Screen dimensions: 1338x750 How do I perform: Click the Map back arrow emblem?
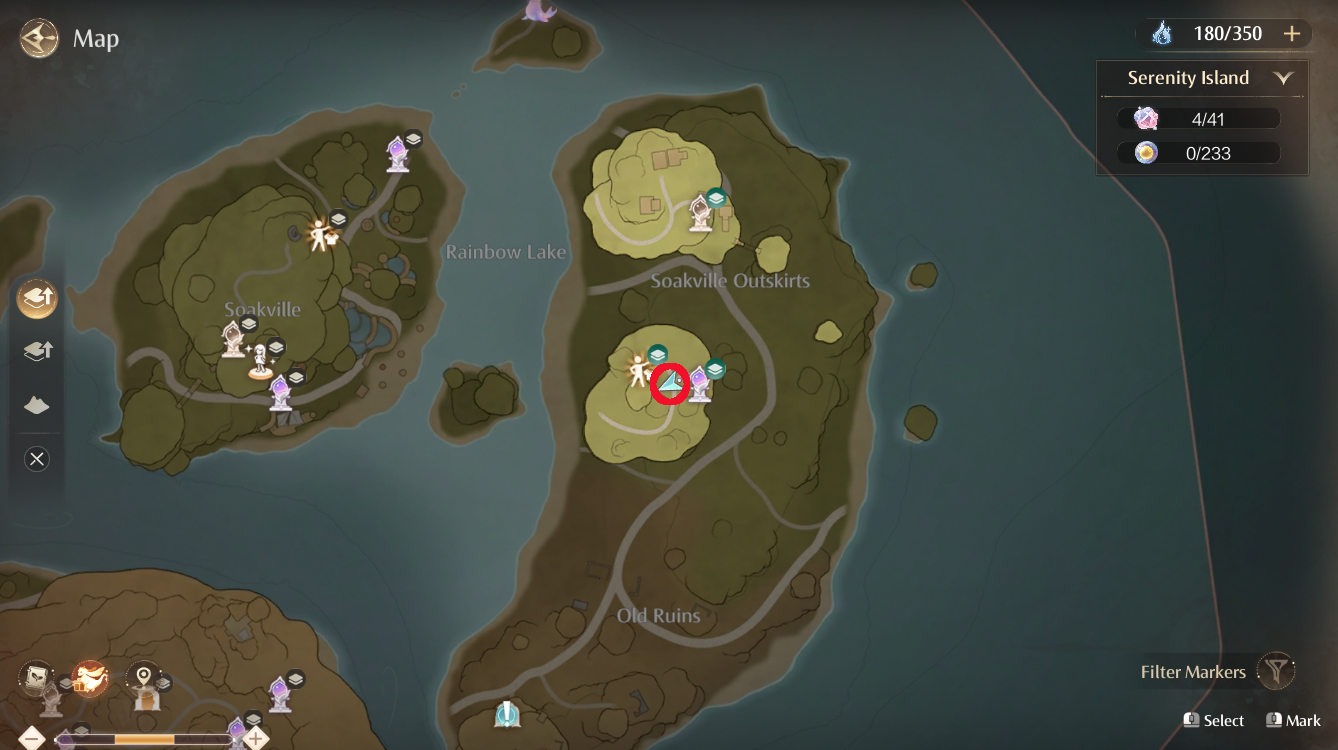click(x=38, y=38)
